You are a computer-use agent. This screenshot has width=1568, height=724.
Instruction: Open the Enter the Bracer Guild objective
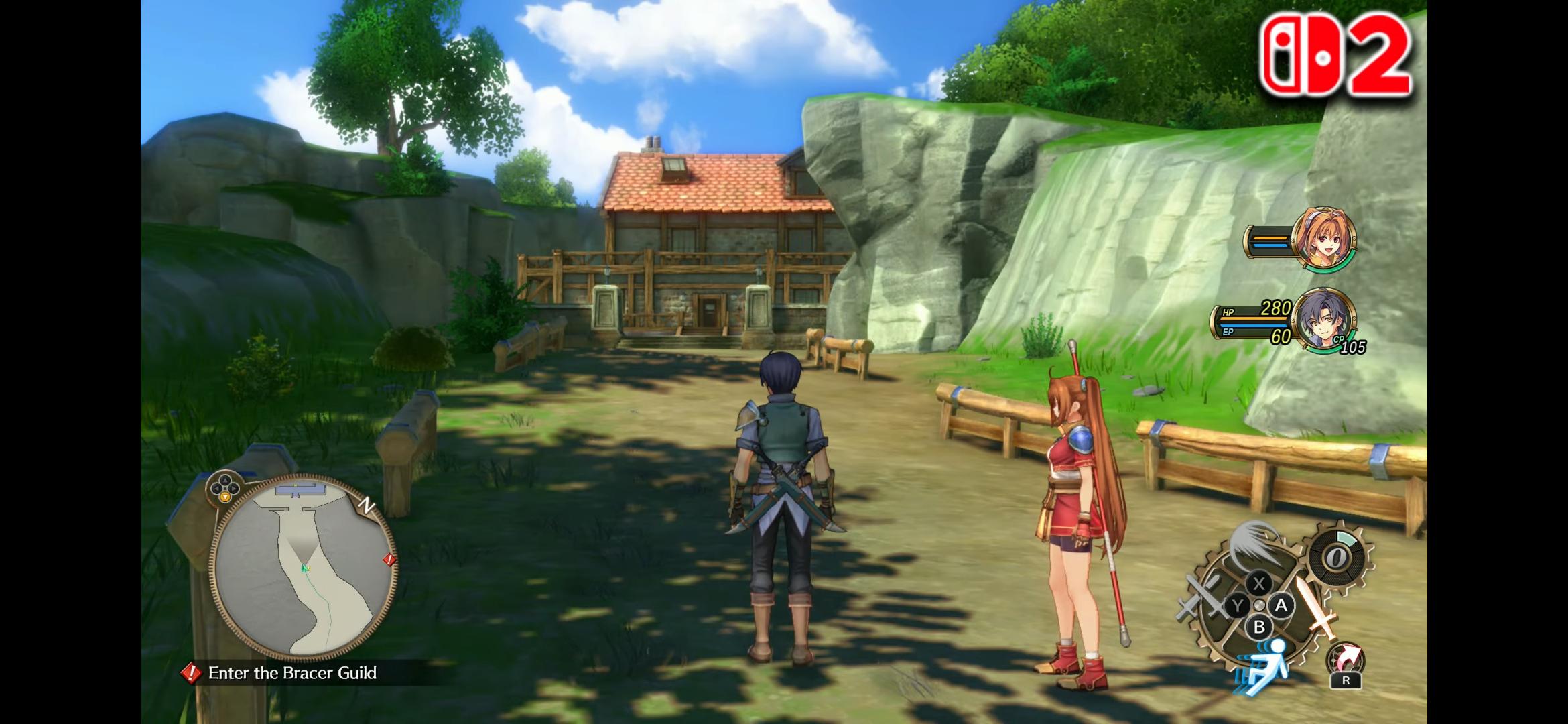pyautogui.click(x=292, y=673)
